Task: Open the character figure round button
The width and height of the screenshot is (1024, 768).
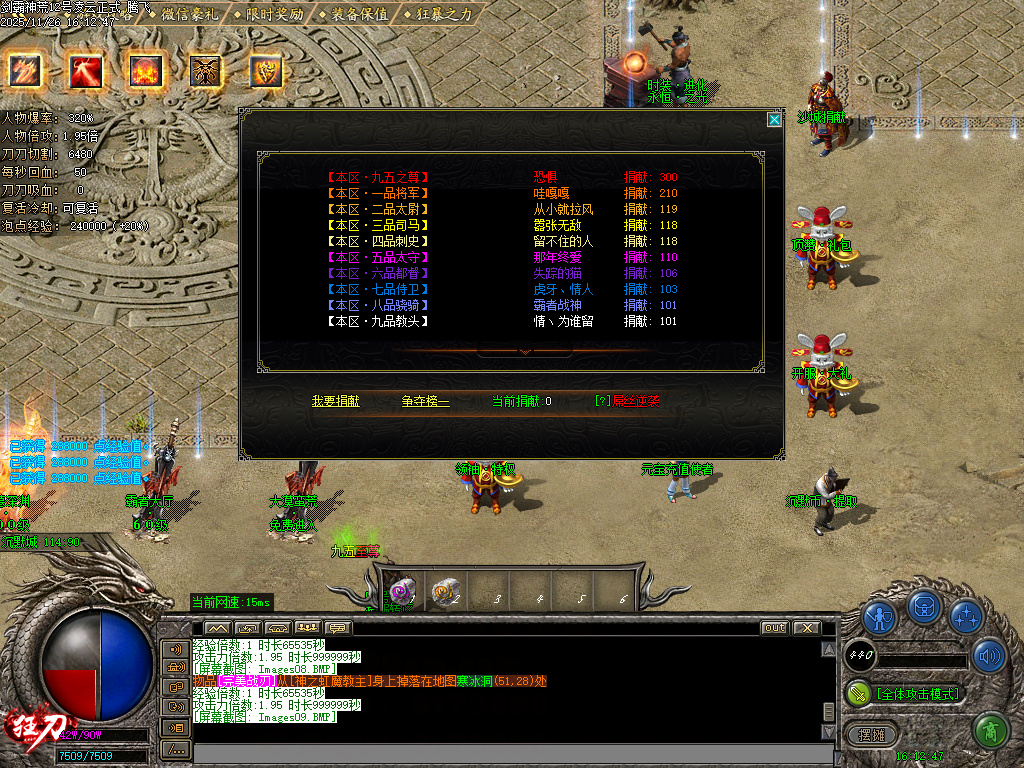Action: tap(879, 617)
